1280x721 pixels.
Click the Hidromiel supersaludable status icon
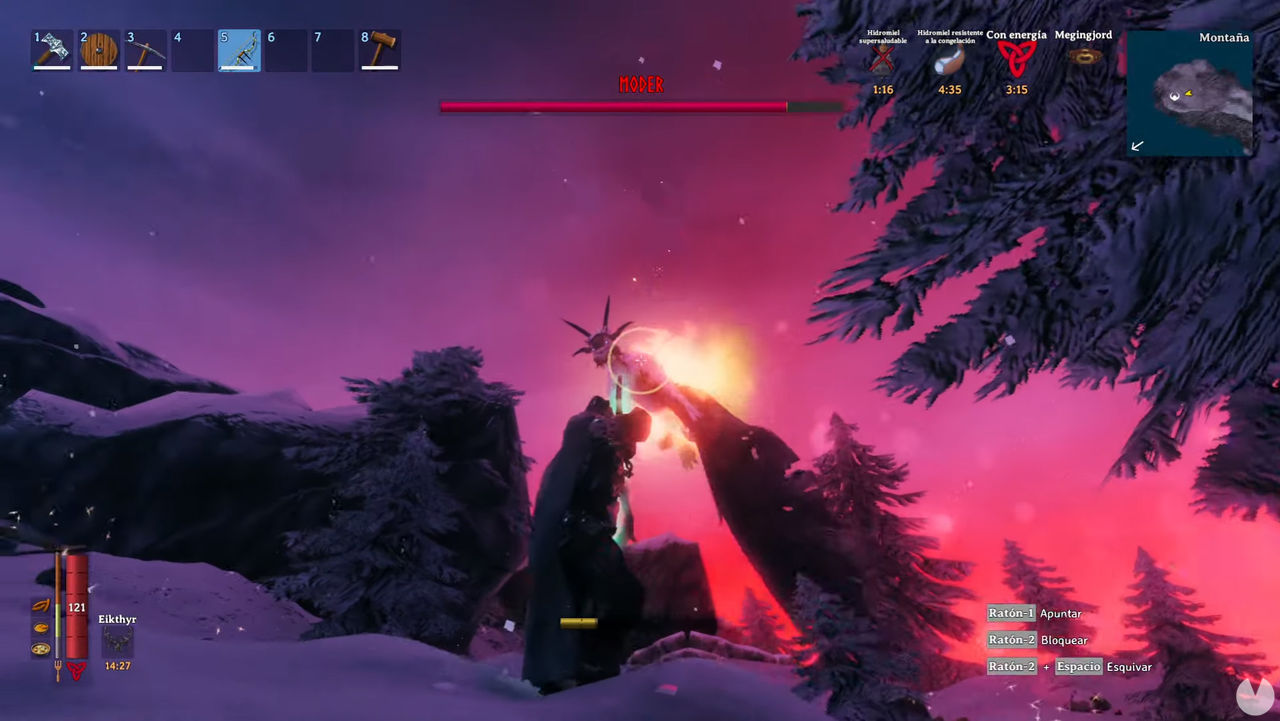point(882,62)
